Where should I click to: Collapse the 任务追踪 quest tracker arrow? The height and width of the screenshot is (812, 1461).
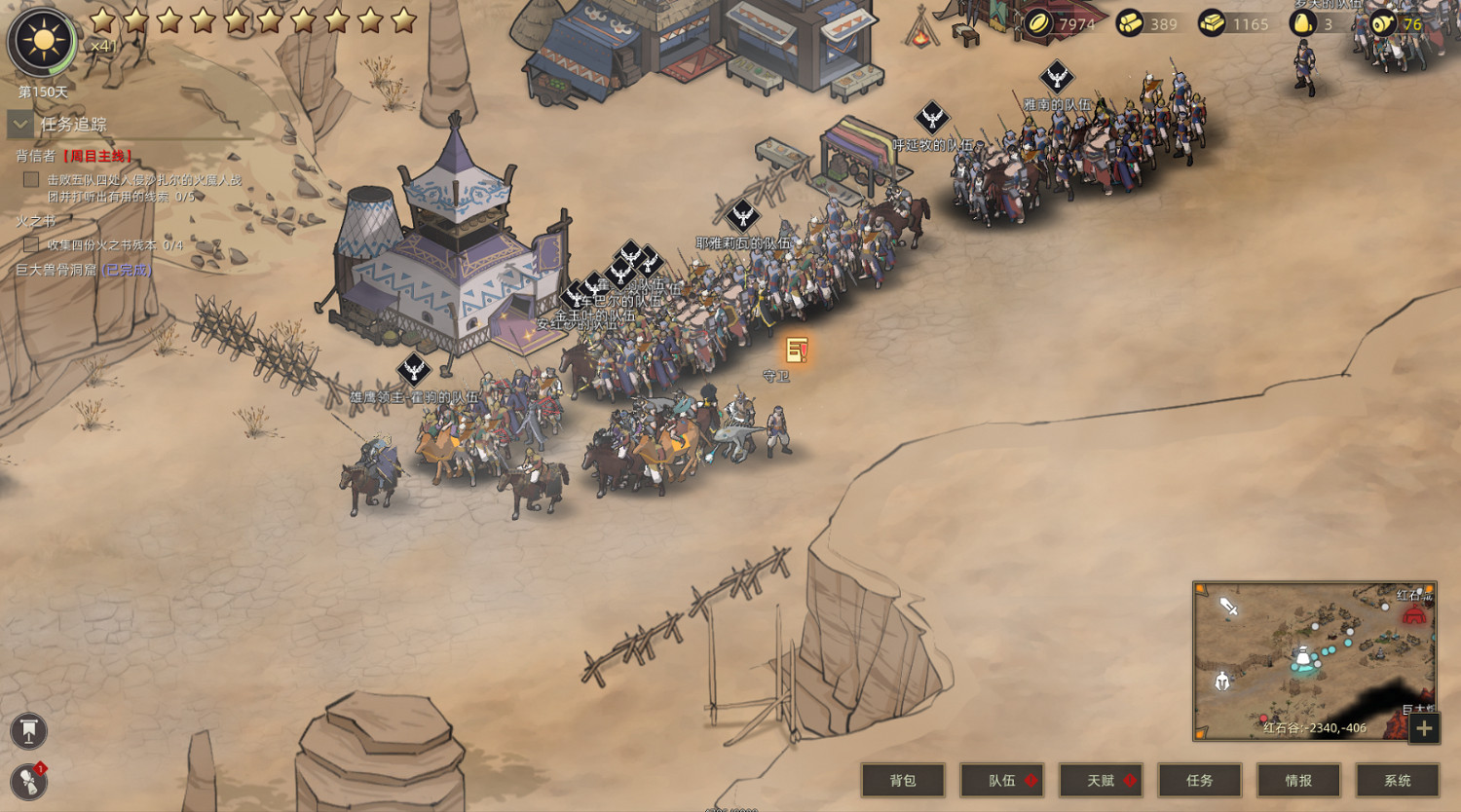pyautogui.click(x=20, y=125)
